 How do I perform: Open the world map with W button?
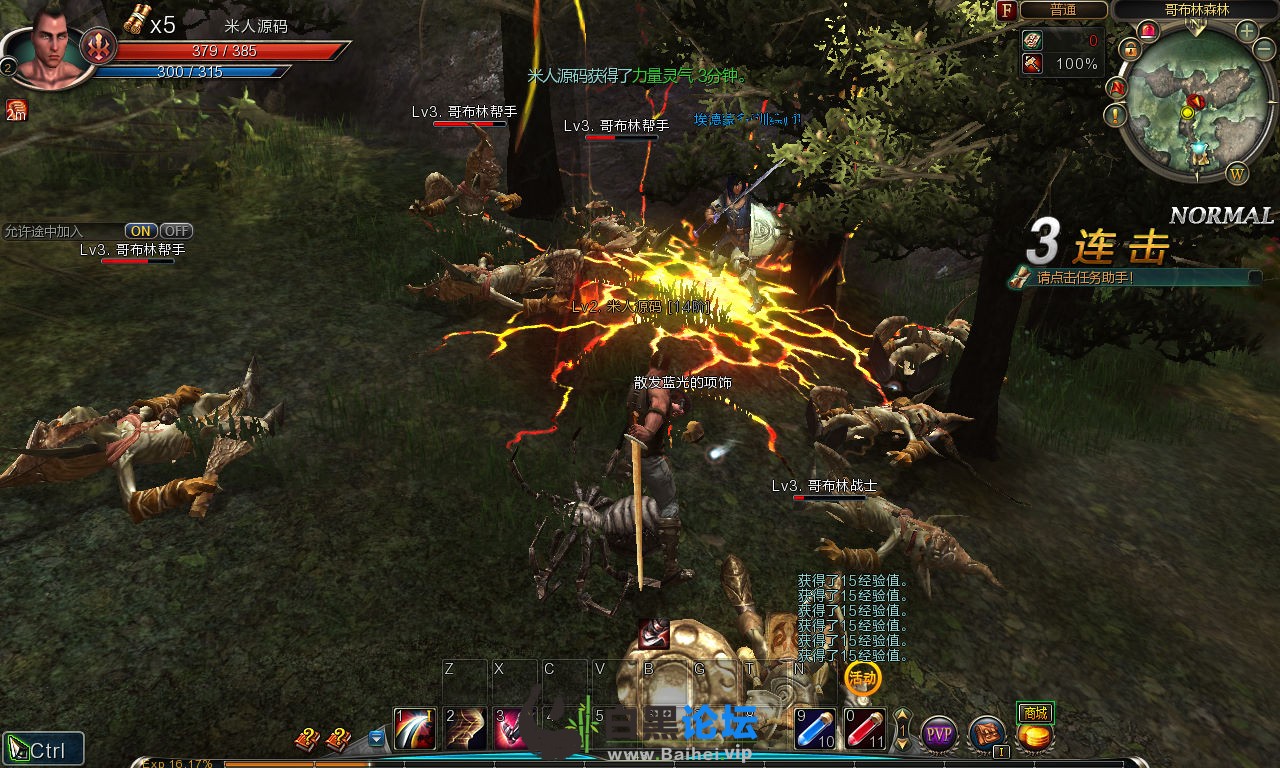(1237, 173)
